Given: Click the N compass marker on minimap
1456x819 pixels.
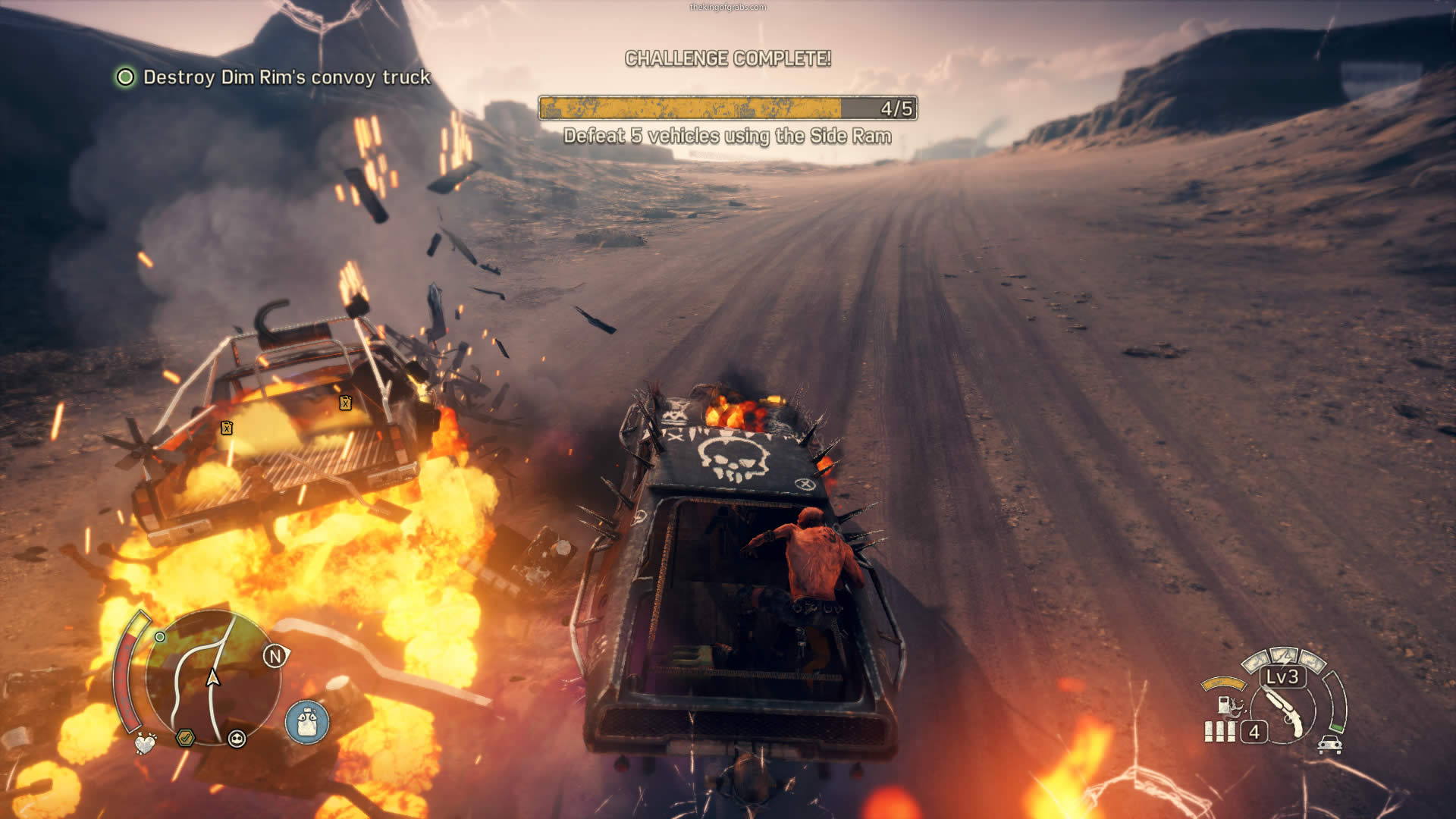Looking at the screenshot, I should click(x=275, y=656).
